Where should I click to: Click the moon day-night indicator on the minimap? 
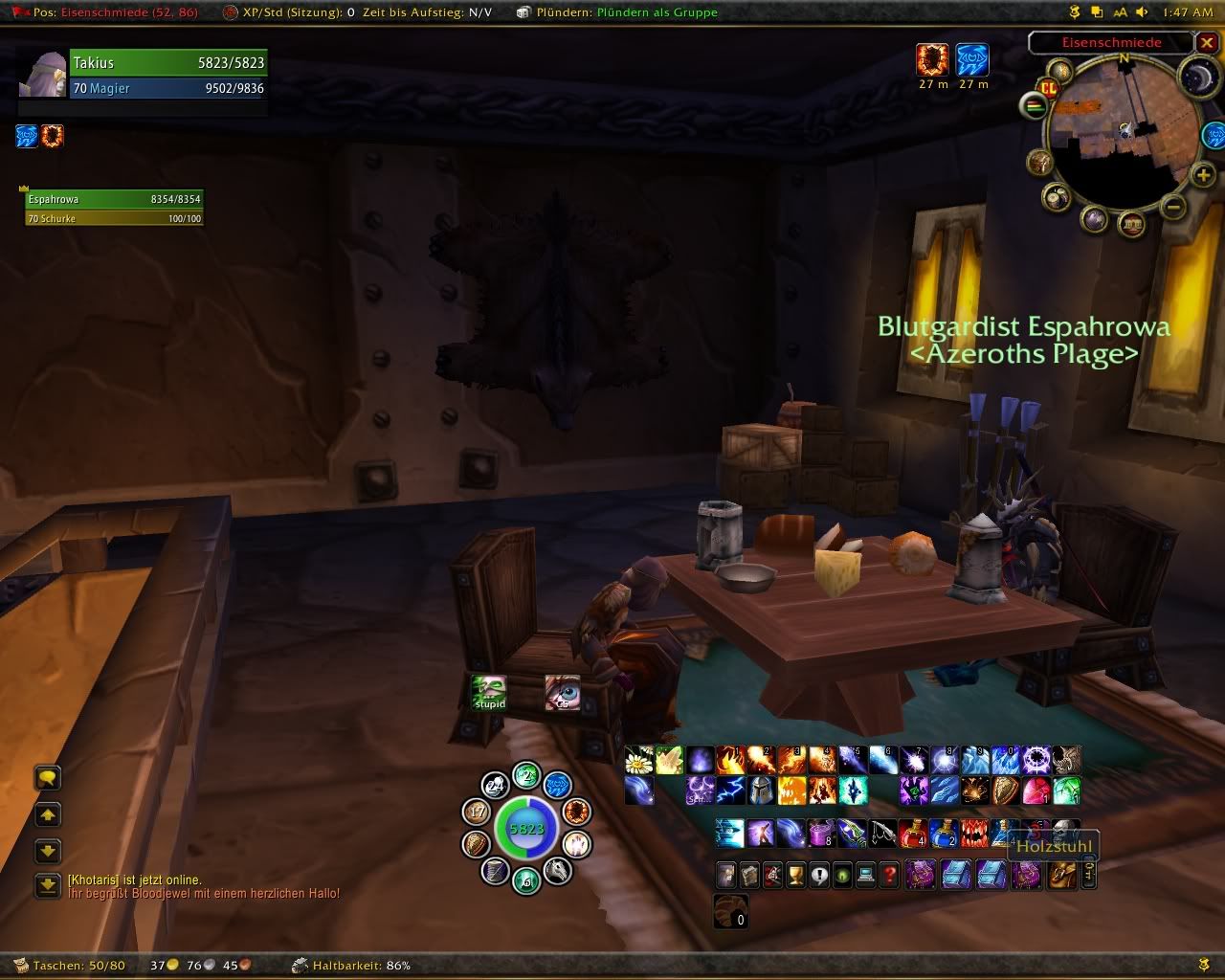pos(1196,77)
